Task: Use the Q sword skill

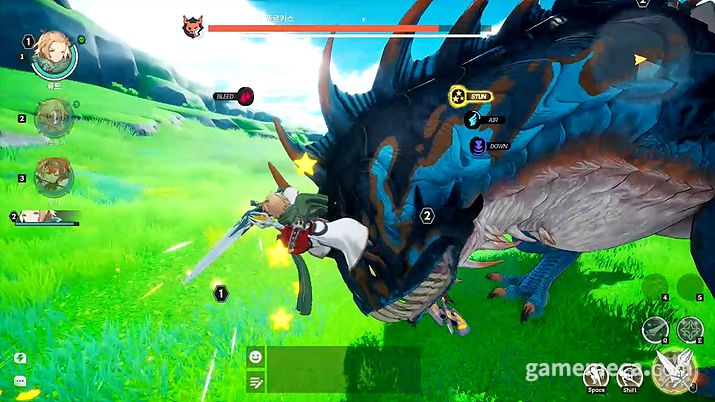Action: (657, 329)
